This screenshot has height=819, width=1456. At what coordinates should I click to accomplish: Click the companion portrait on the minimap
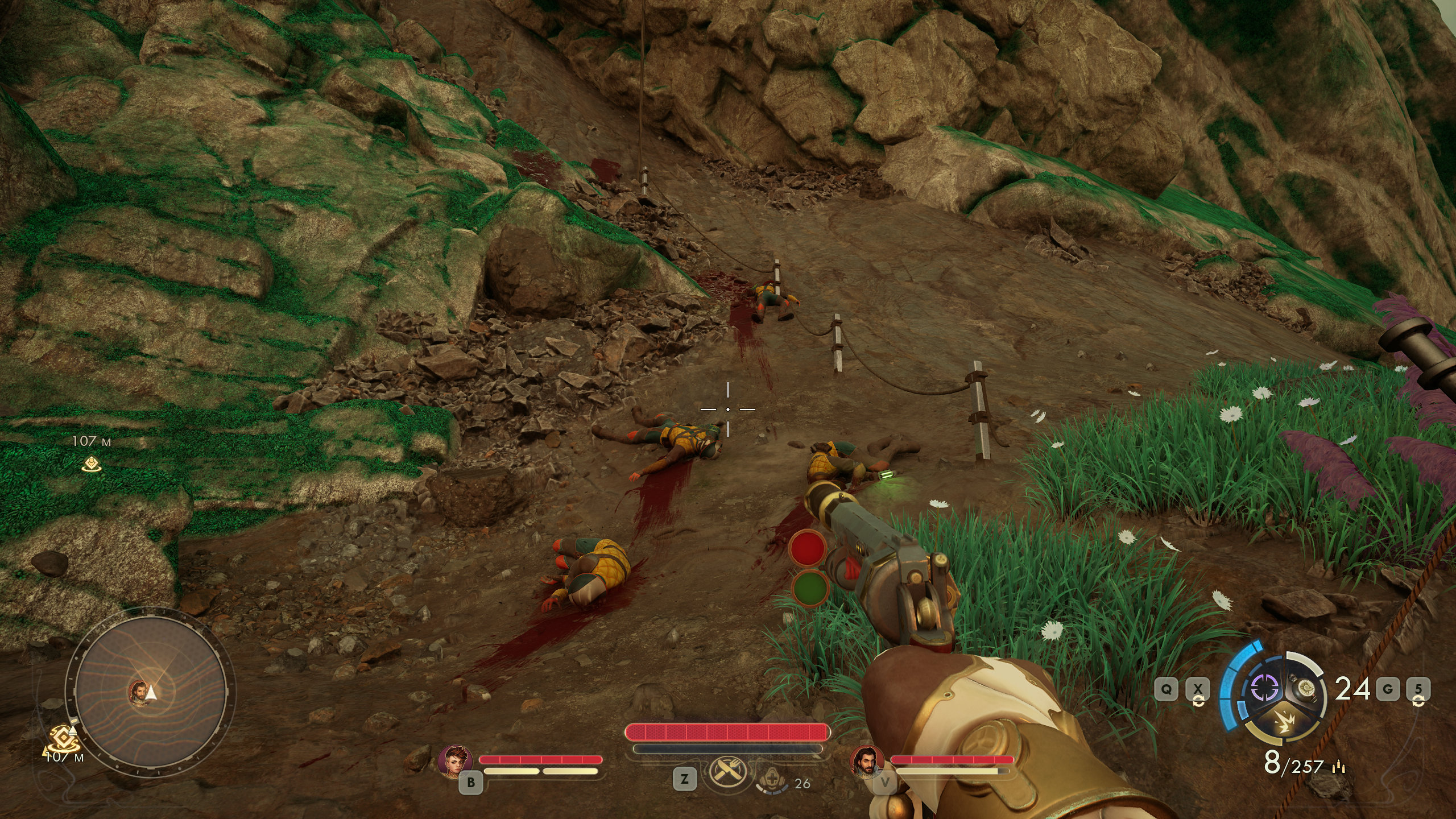click(137, 692)
